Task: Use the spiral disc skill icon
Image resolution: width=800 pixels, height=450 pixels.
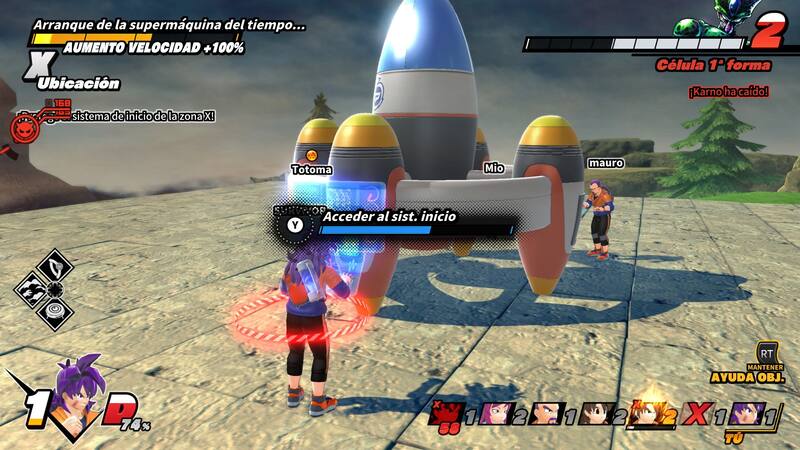Action: [x=57, y=313]
